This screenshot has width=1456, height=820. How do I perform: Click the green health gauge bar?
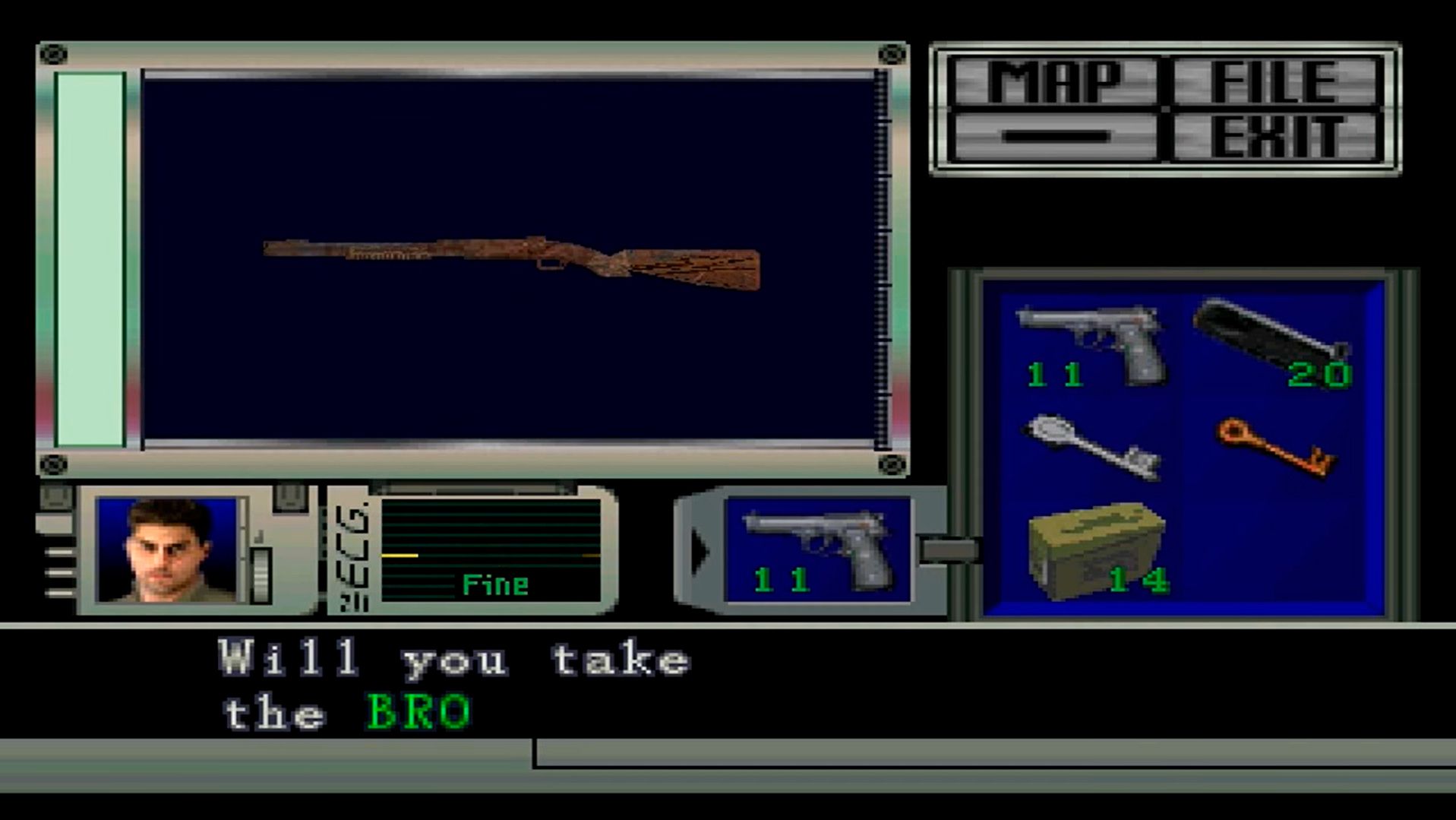click(x=89, y=258)
